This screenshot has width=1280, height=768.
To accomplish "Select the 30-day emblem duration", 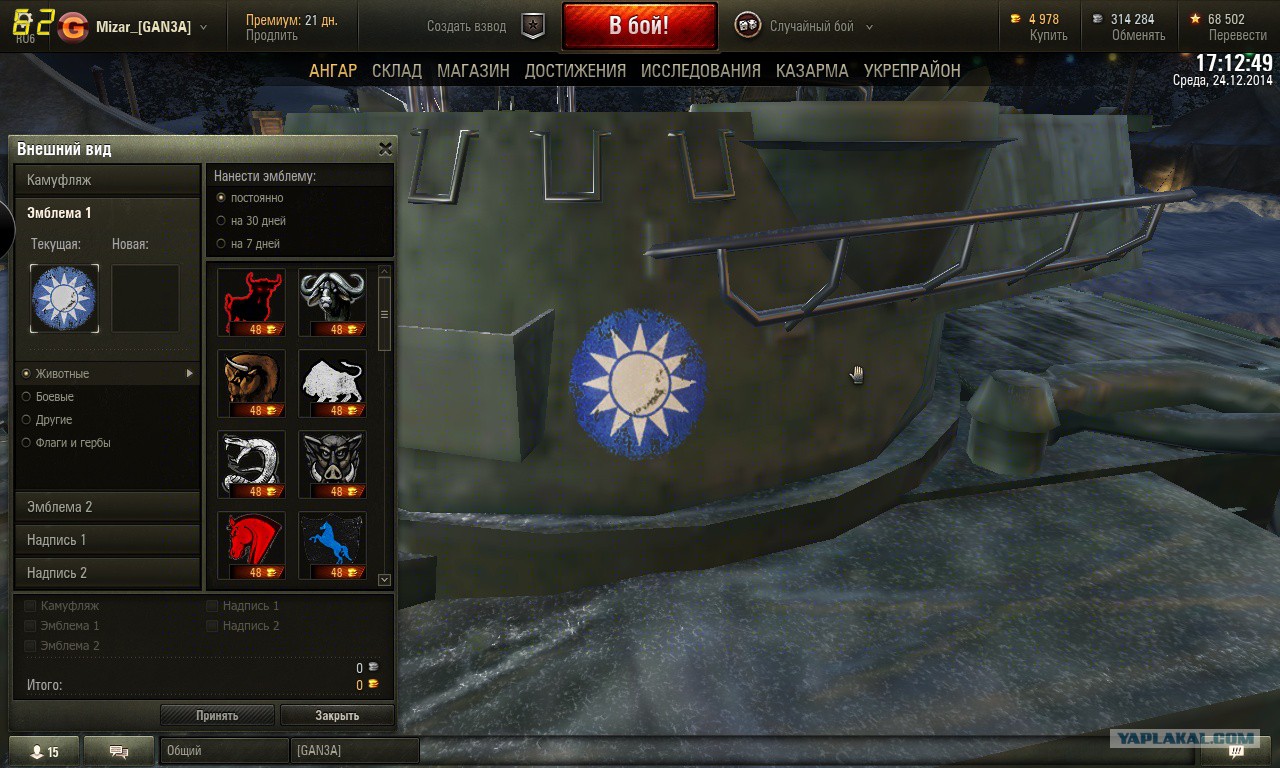I will [x=222, y=221].
